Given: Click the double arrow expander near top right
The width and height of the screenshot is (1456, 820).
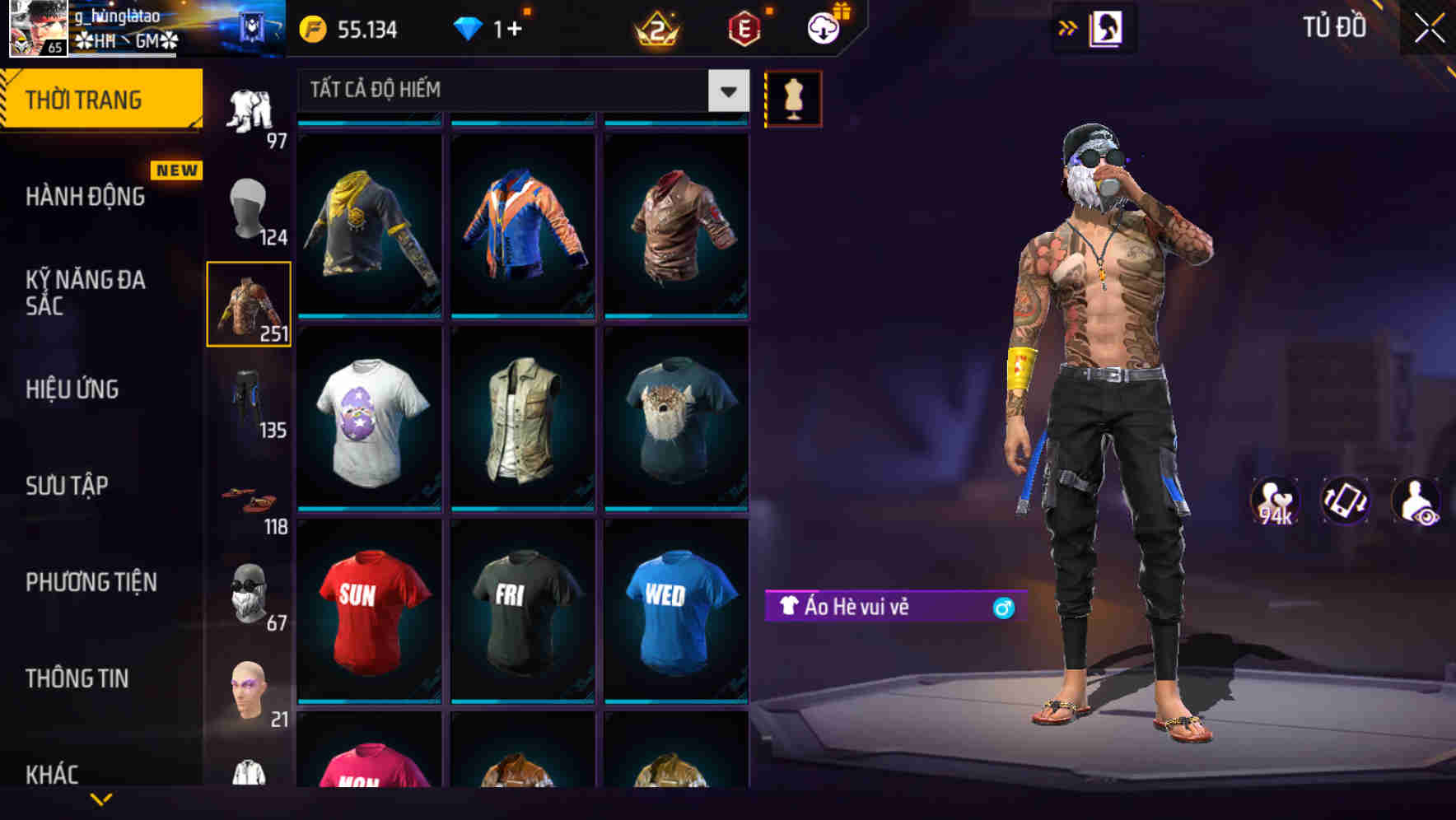Looking at the screenshot, I should [1066, 27].
